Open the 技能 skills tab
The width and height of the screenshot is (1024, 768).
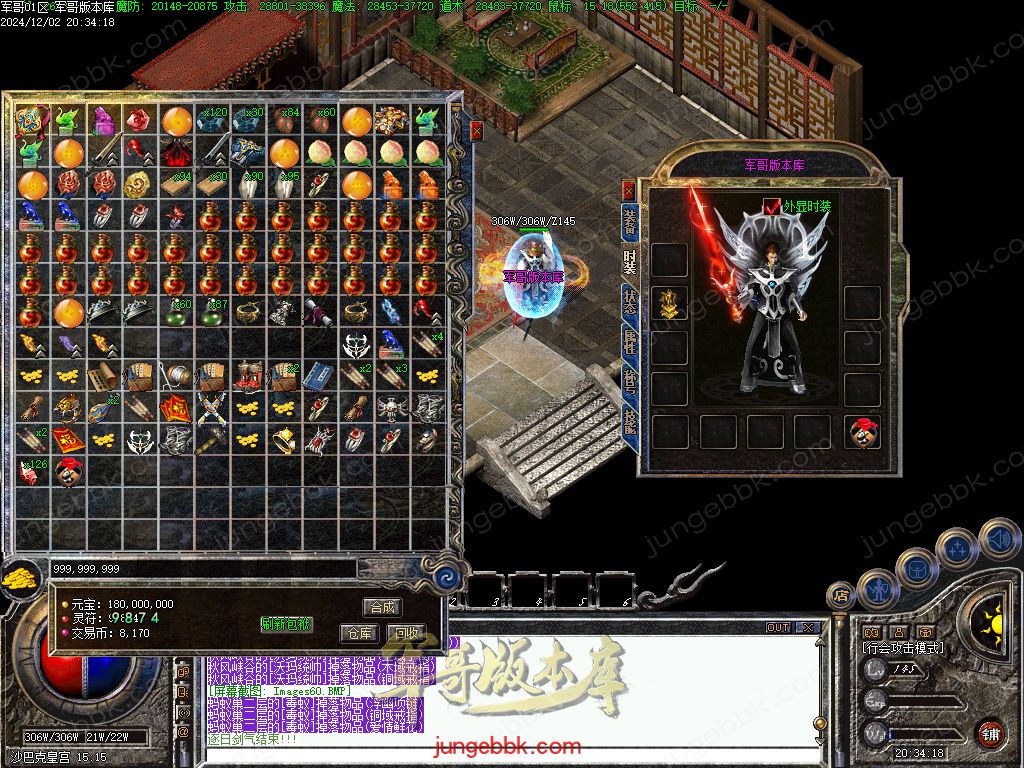[x=630, y=421]
